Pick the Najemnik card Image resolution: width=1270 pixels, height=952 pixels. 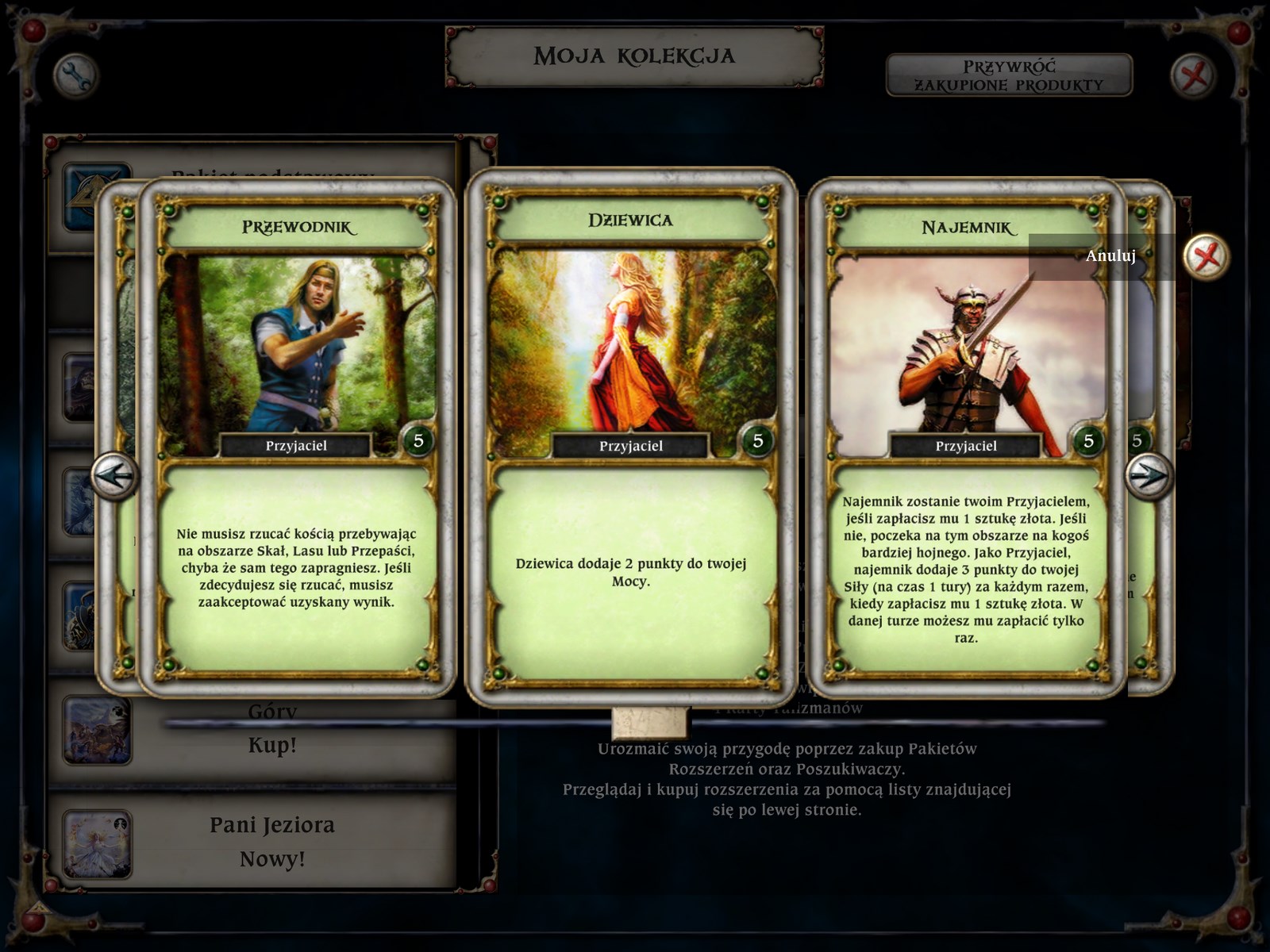pos(966,436)
